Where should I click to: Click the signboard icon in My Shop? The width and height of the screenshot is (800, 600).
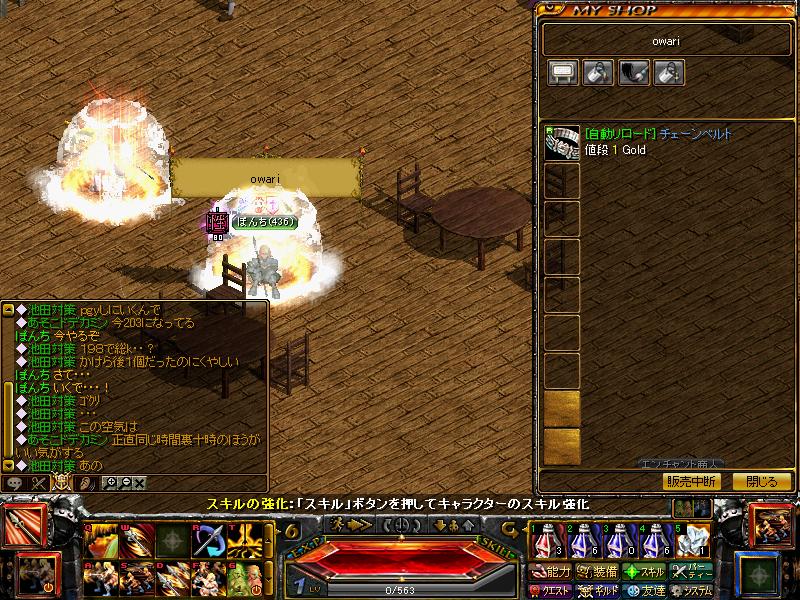pyautogui.click(x=562, y=72)
